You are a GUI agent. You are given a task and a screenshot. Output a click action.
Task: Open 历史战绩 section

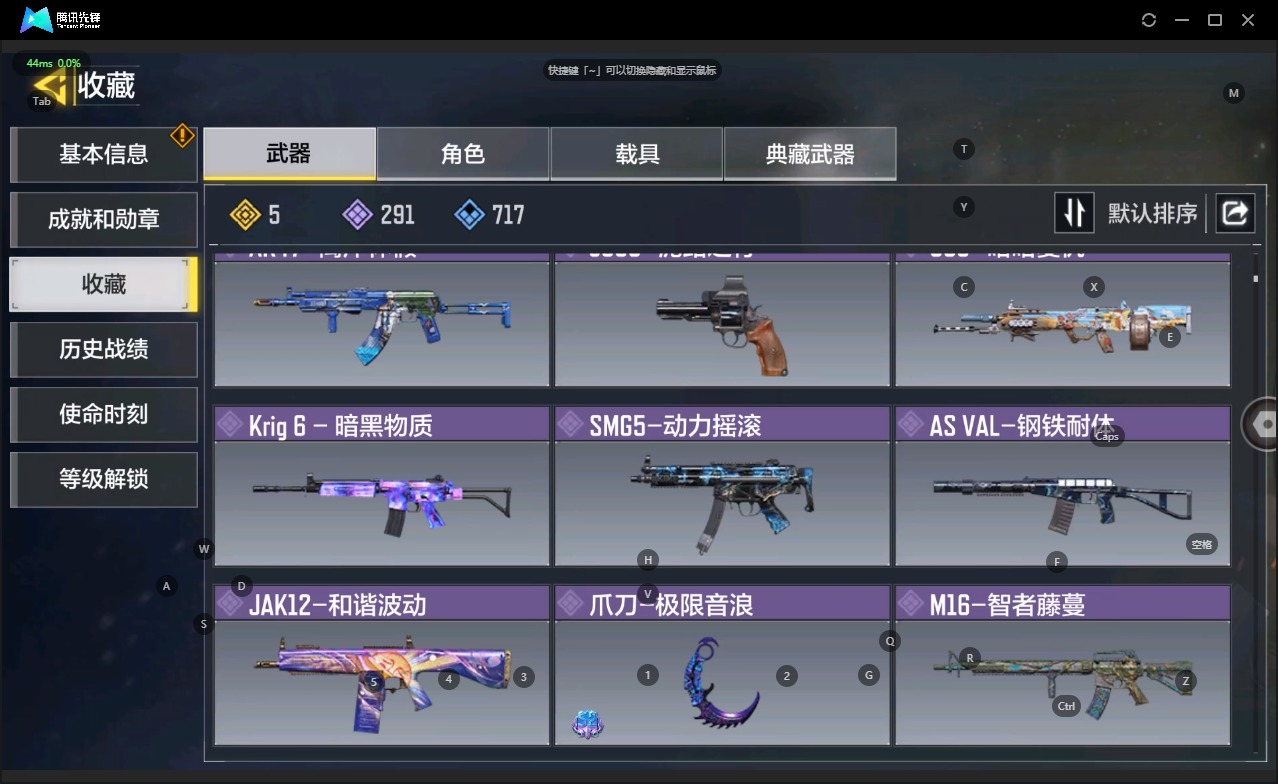tap(103, 349)
